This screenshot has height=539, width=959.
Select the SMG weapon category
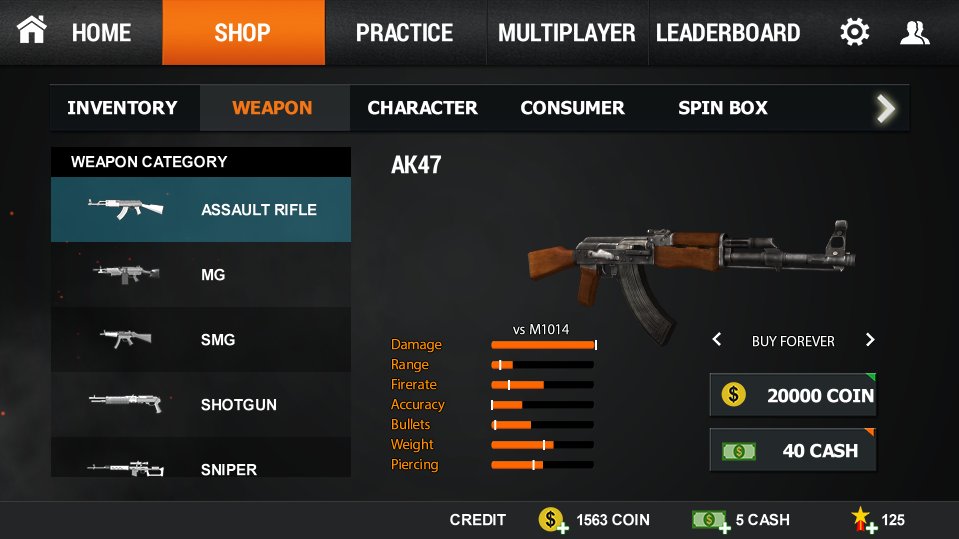pyautogui.click(x=201, y=339)
